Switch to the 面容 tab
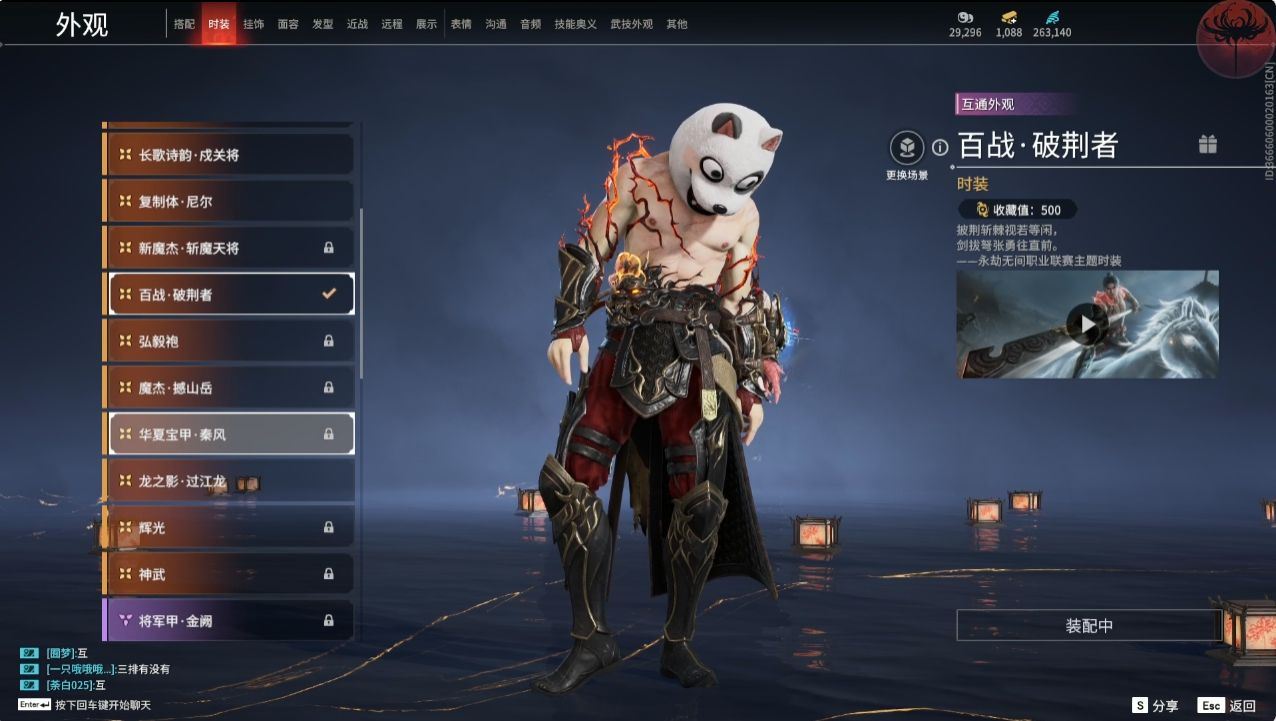Screen dimensions: 1276x721 [288, 24]
